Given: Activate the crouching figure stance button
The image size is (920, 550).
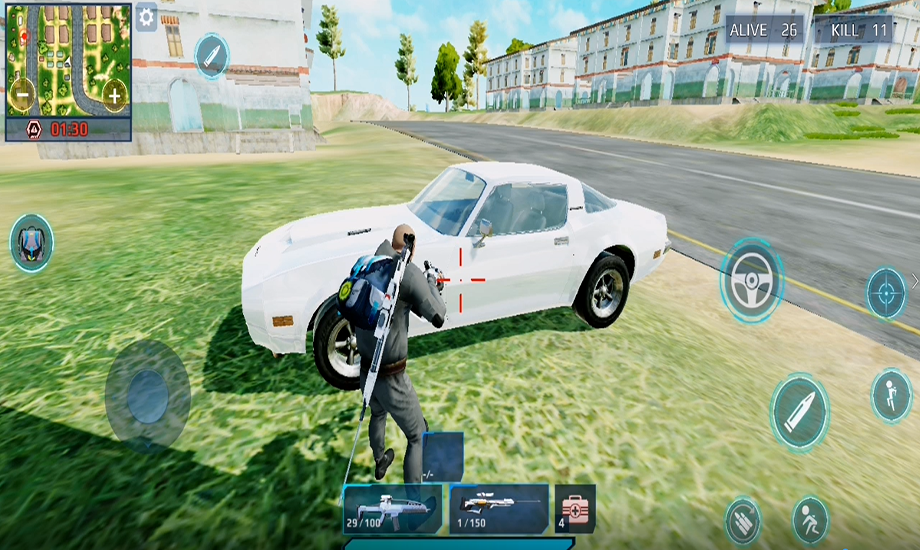Looking at the screenshot, I should click(x=810, y=520).
